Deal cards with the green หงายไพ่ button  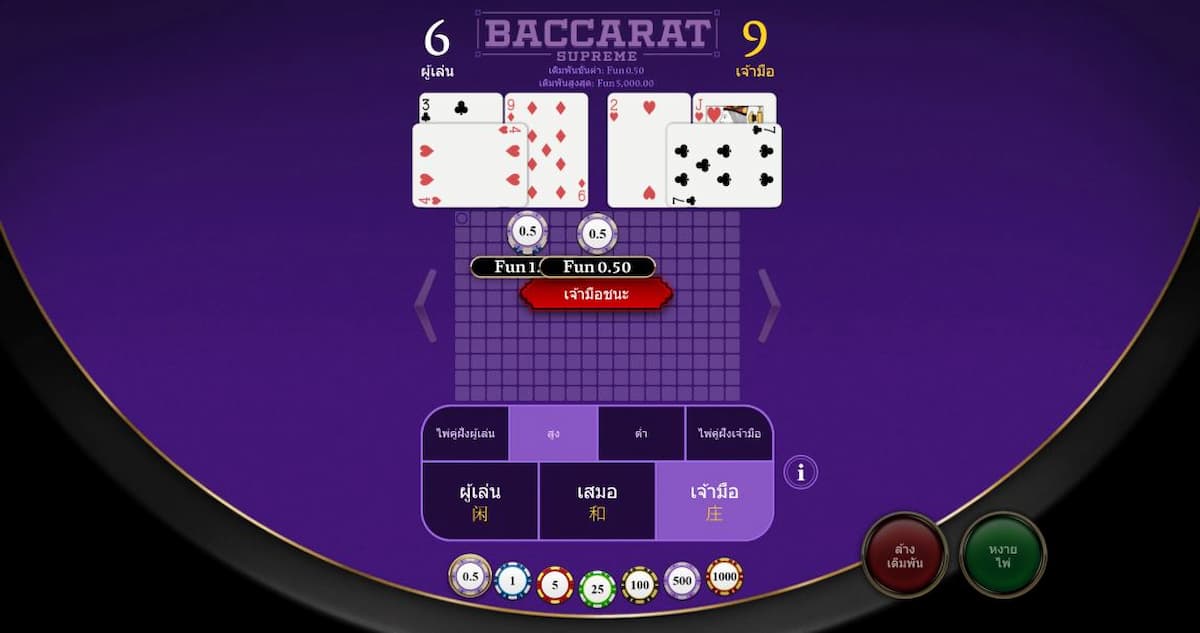[1003, 555]
